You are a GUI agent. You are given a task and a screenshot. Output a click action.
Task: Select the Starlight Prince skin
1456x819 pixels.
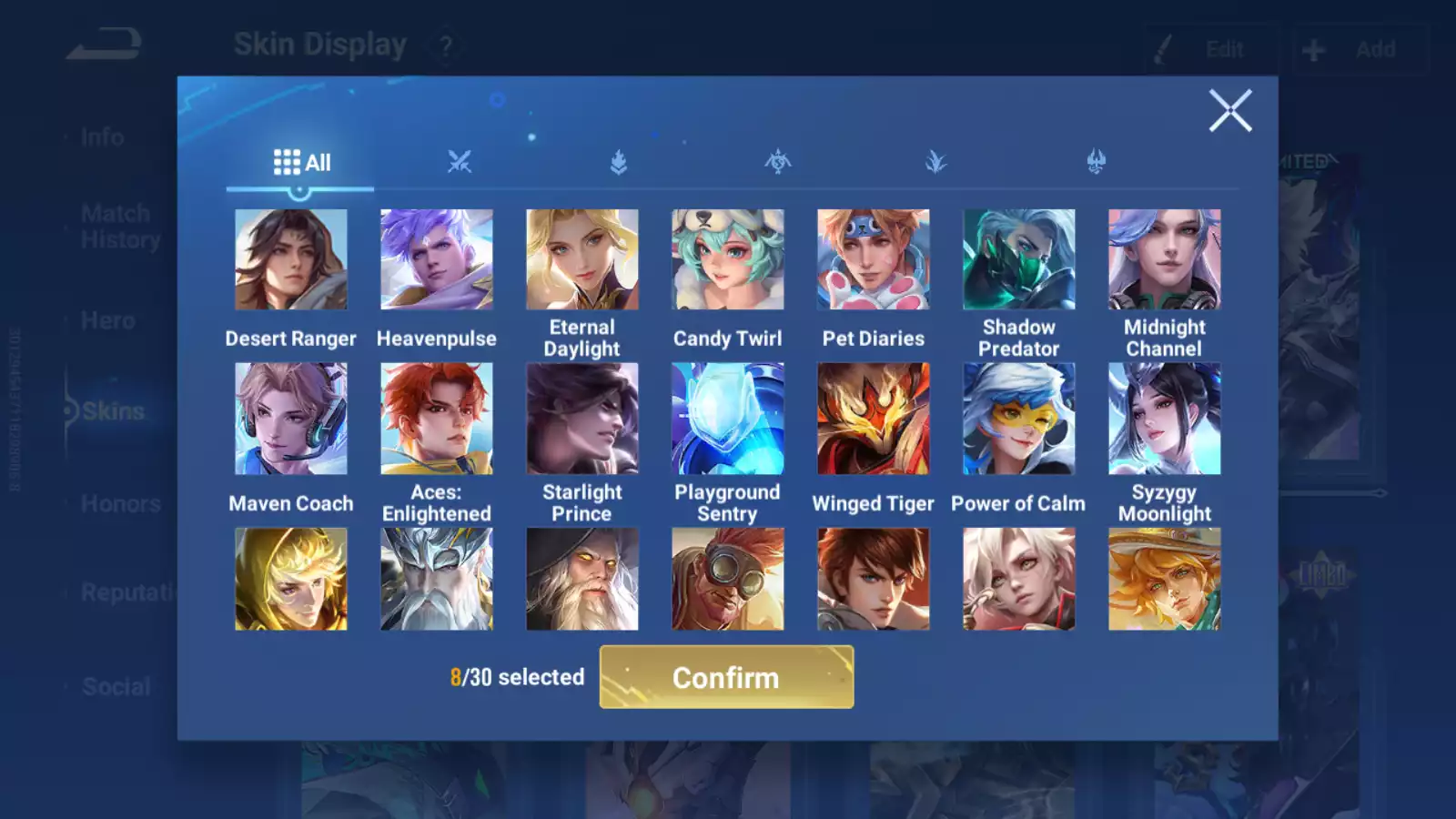pyautogui.click(x=582, y=419)
